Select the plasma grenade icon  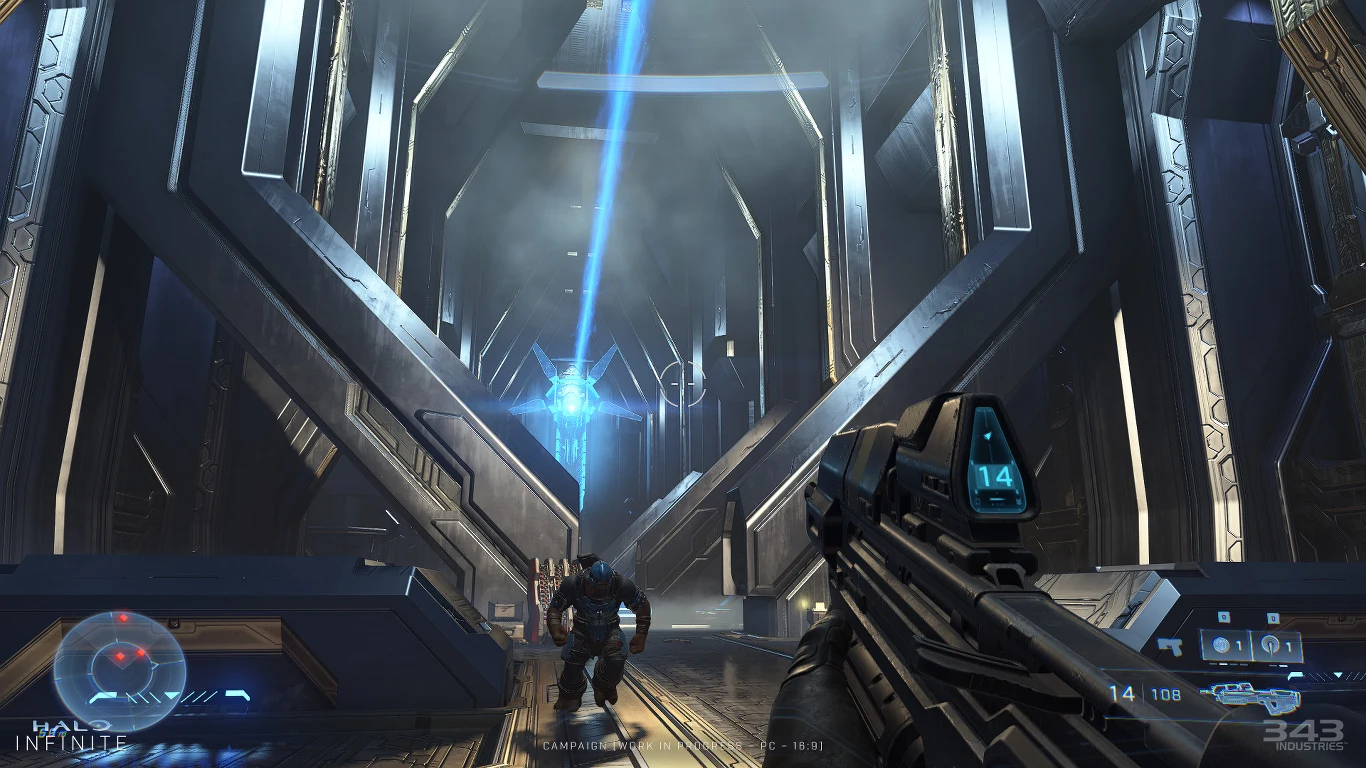1271,645
